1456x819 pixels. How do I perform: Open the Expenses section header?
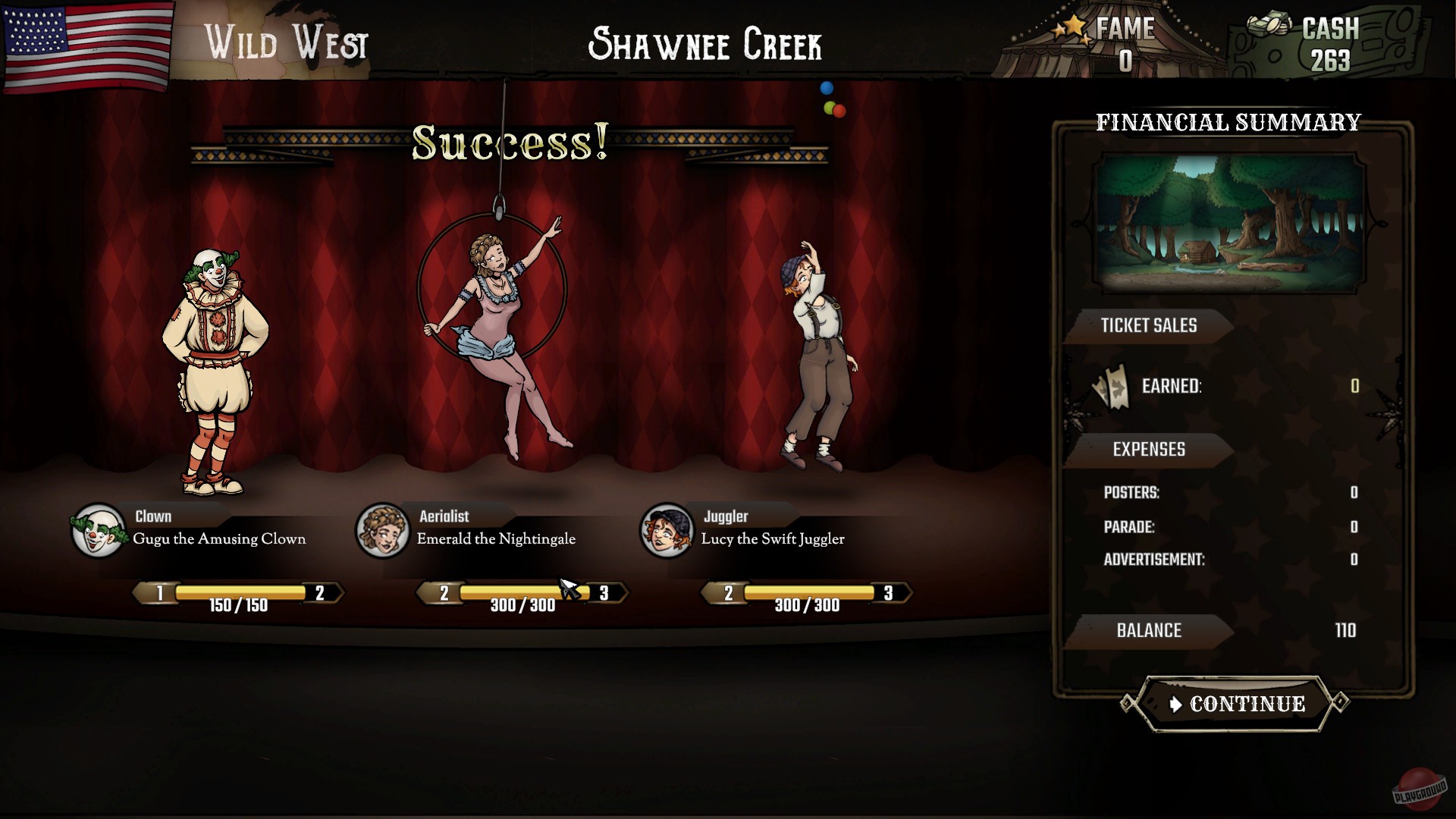click(x=1150, y=449)
